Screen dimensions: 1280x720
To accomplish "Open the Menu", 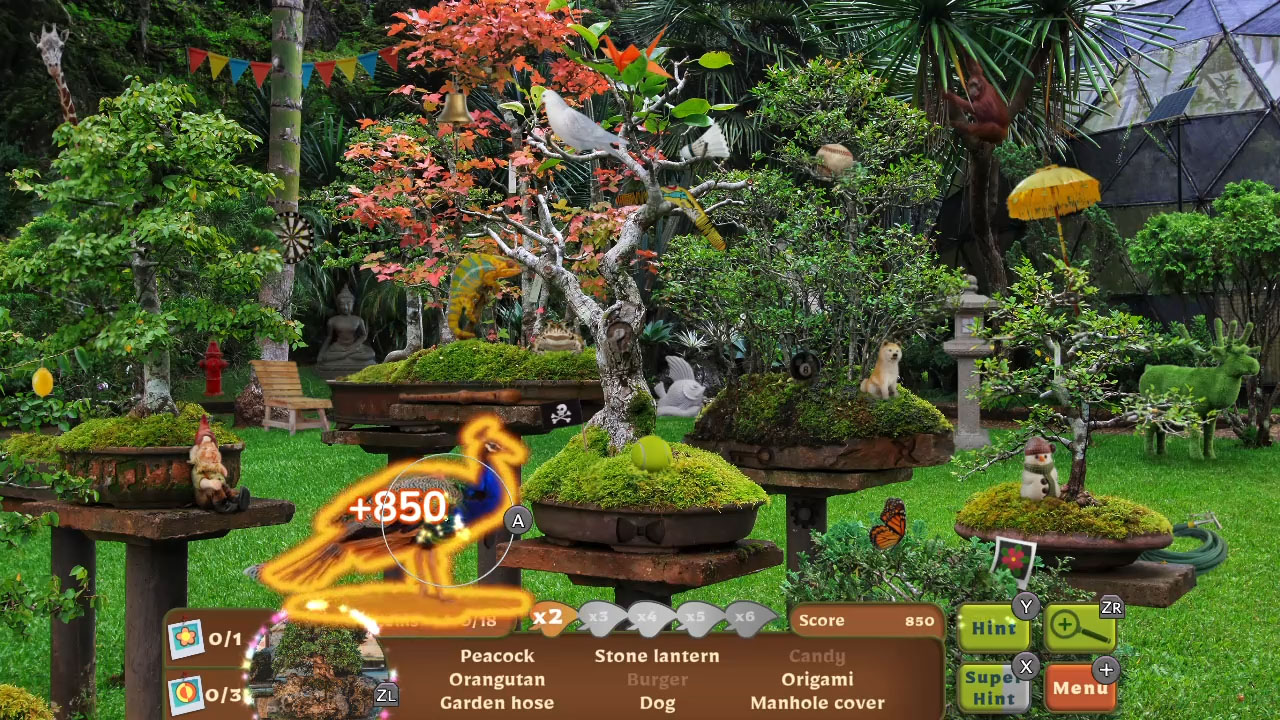I will [x=1082, y=688].
